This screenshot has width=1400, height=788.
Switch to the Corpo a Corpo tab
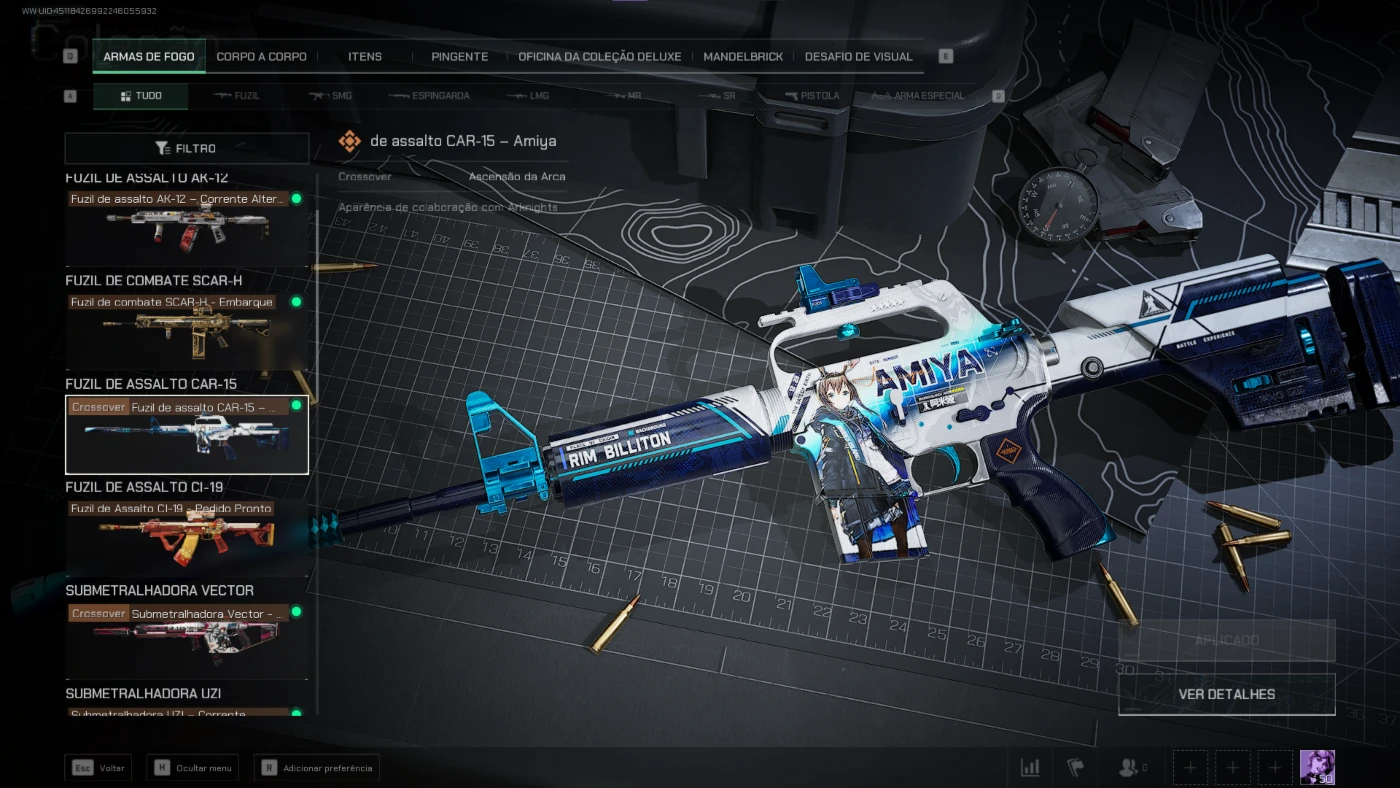261,57
